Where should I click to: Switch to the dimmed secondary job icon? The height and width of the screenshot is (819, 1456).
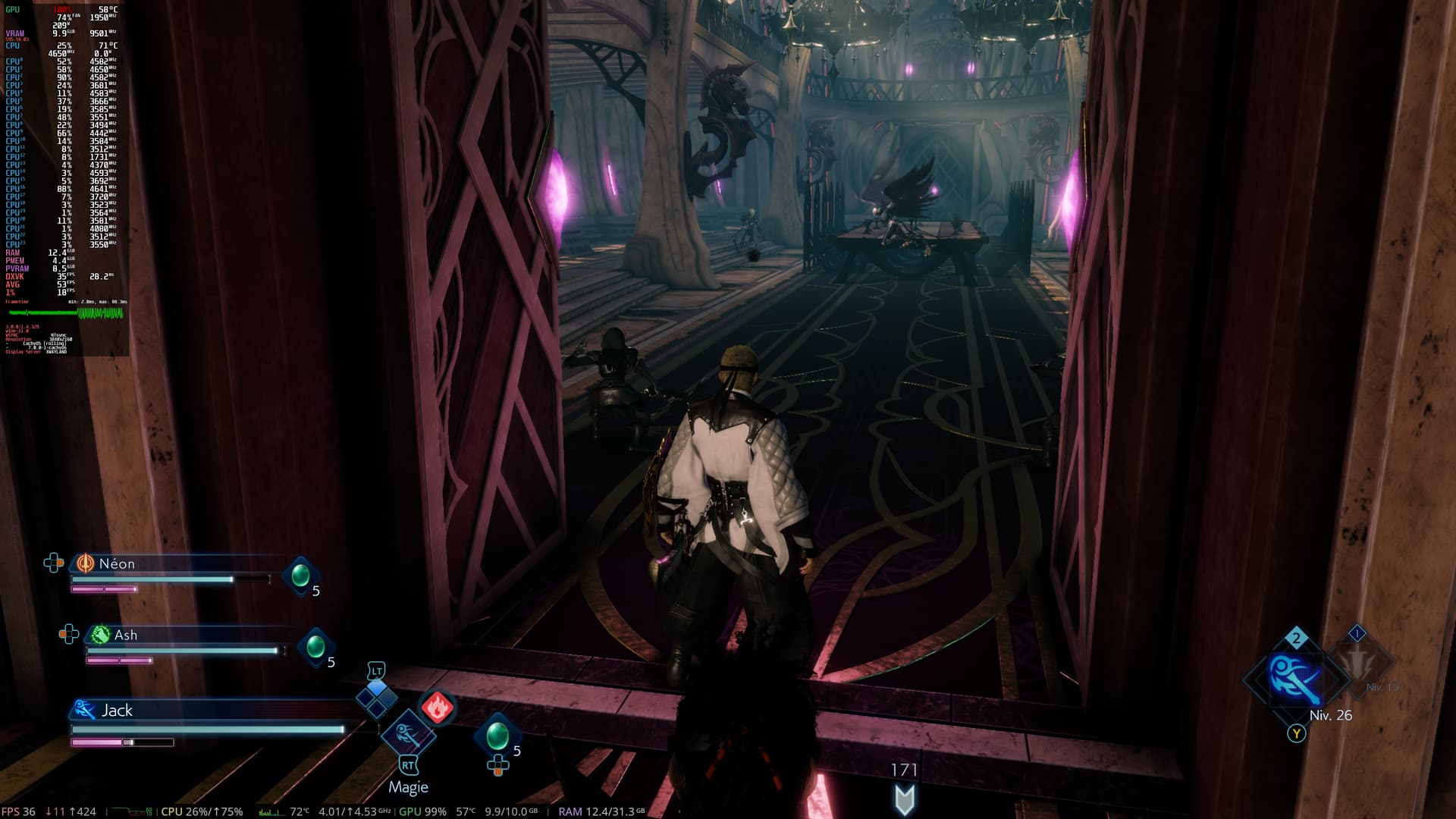[x=1360, y=661]
